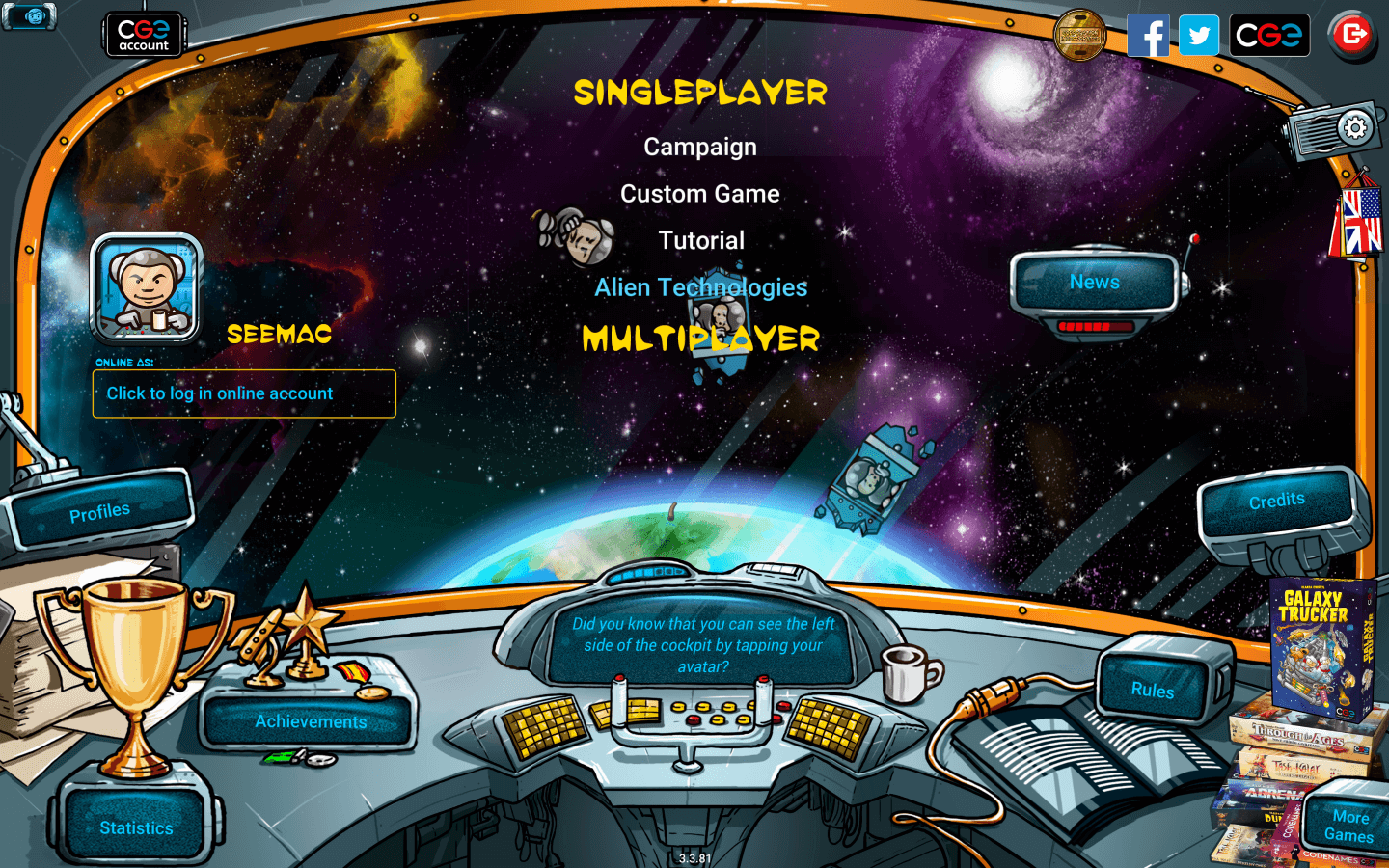Browse More Games
Image resolution: width=1389 pixels, height=868 pixels.
(1349, 827)
